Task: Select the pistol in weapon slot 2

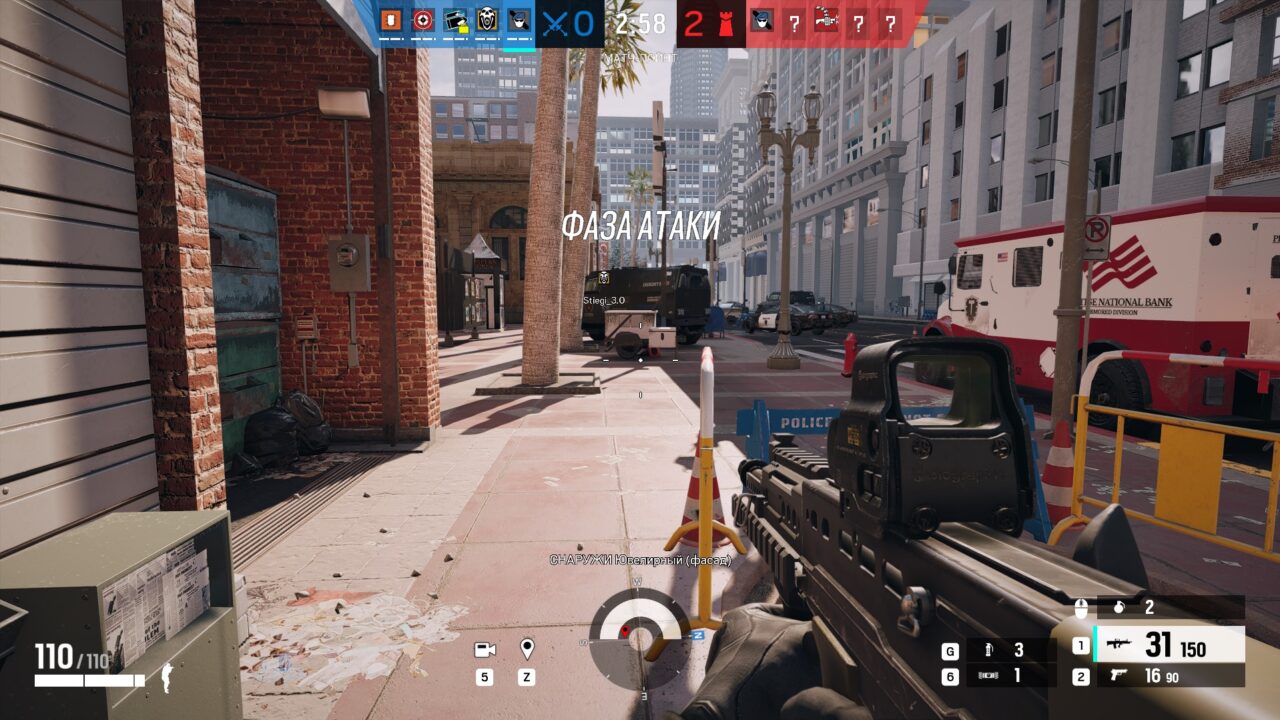Action: [1118, 675]
